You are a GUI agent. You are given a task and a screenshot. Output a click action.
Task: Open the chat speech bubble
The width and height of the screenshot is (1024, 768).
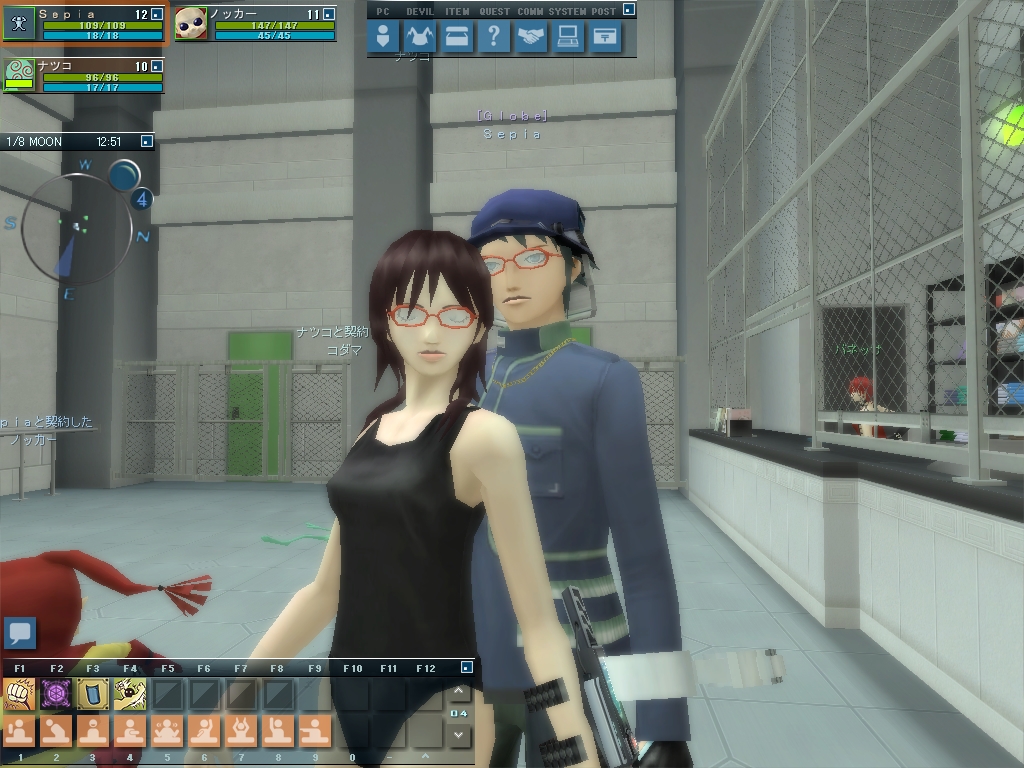20,632
